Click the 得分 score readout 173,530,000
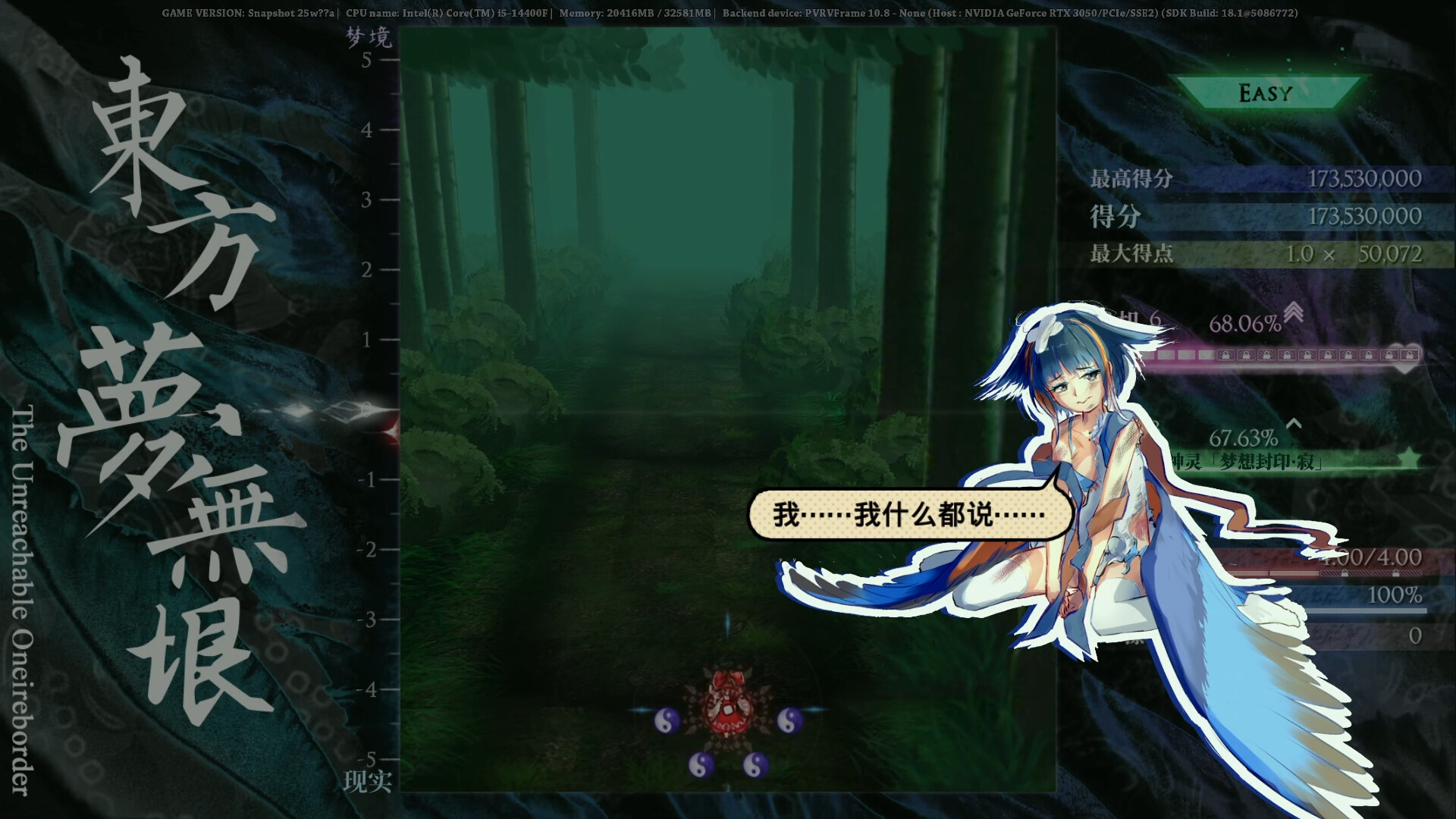The image size is (1456, 819). click(1365, 216)
